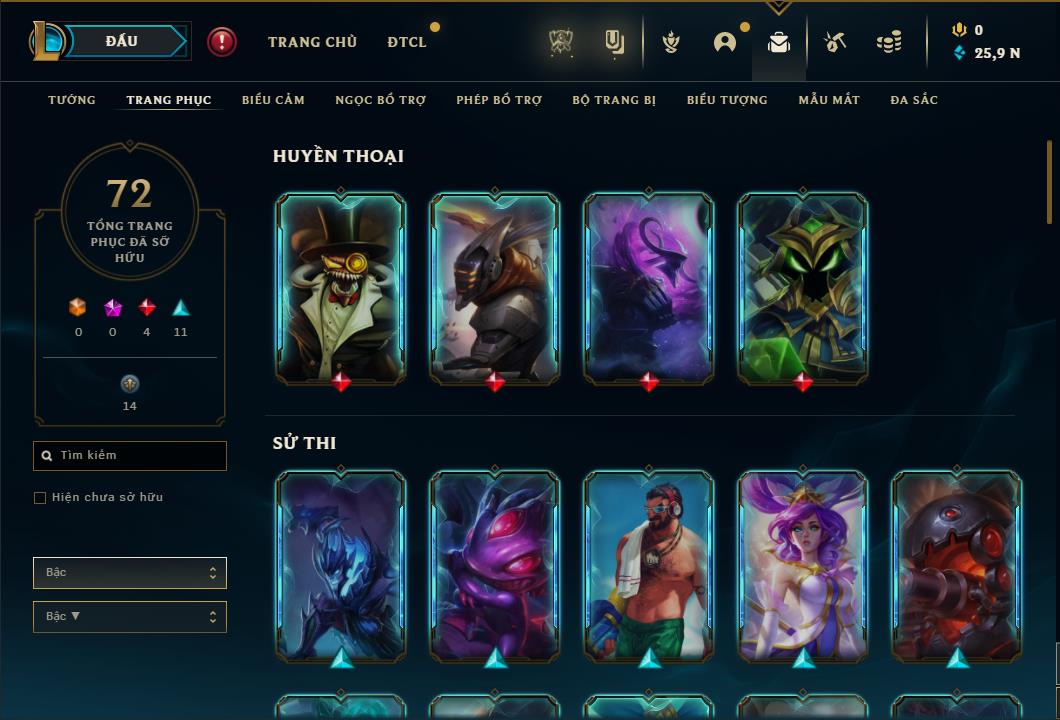Click the ĐẤU play button

tap(122, 41)
